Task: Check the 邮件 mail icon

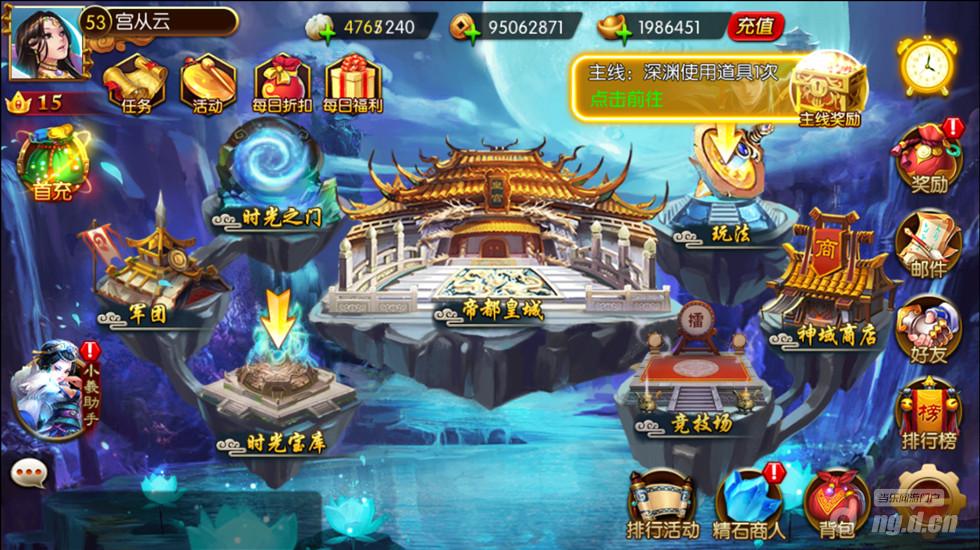Action: pyautogui.click(x=928, y=245)
